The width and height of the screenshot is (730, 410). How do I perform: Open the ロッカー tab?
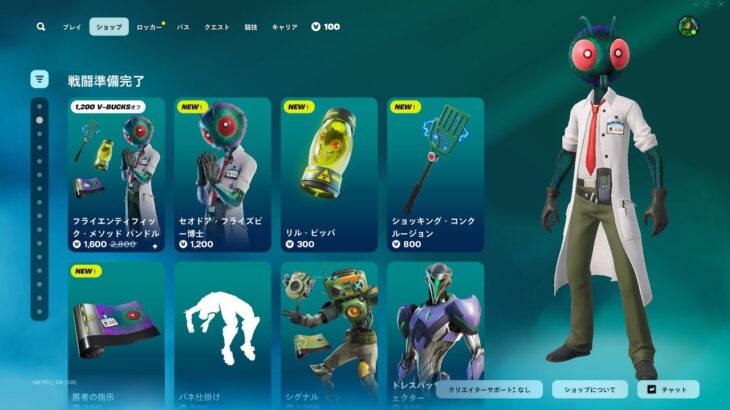coord(149,27)
